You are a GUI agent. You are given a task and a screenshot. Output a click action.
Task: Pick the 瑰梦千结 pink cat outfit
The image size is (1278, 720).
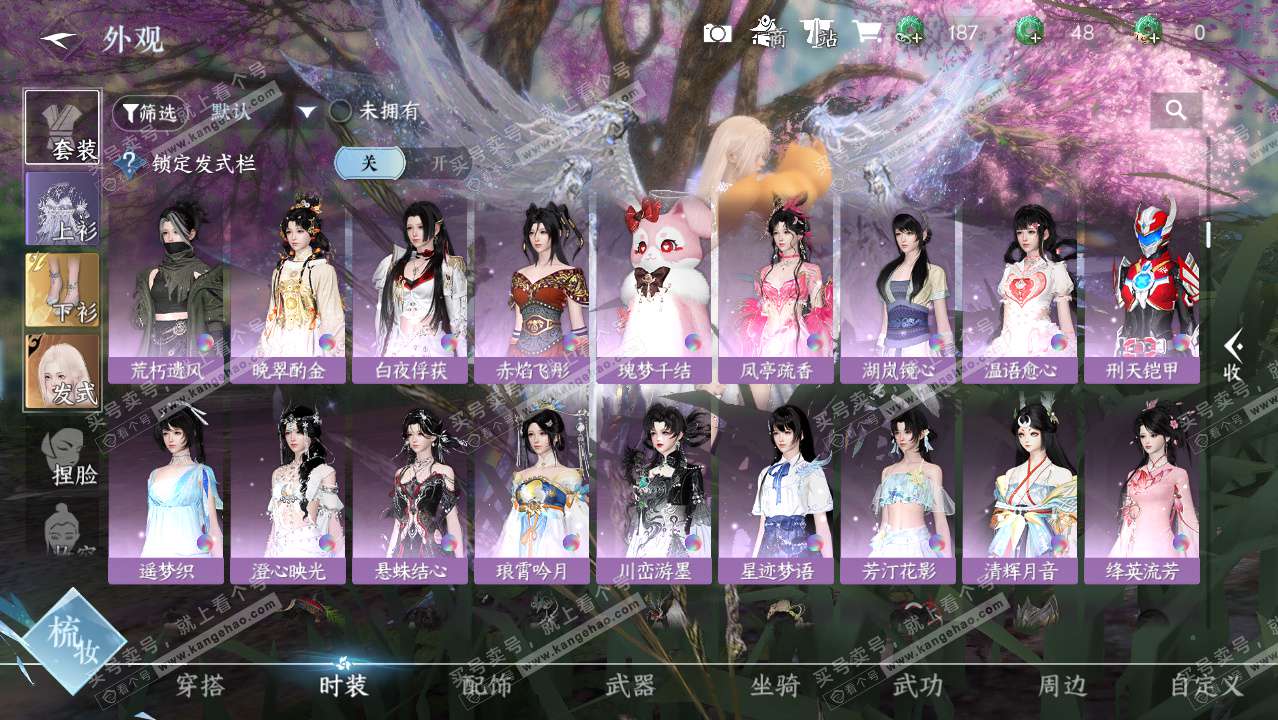654,290
